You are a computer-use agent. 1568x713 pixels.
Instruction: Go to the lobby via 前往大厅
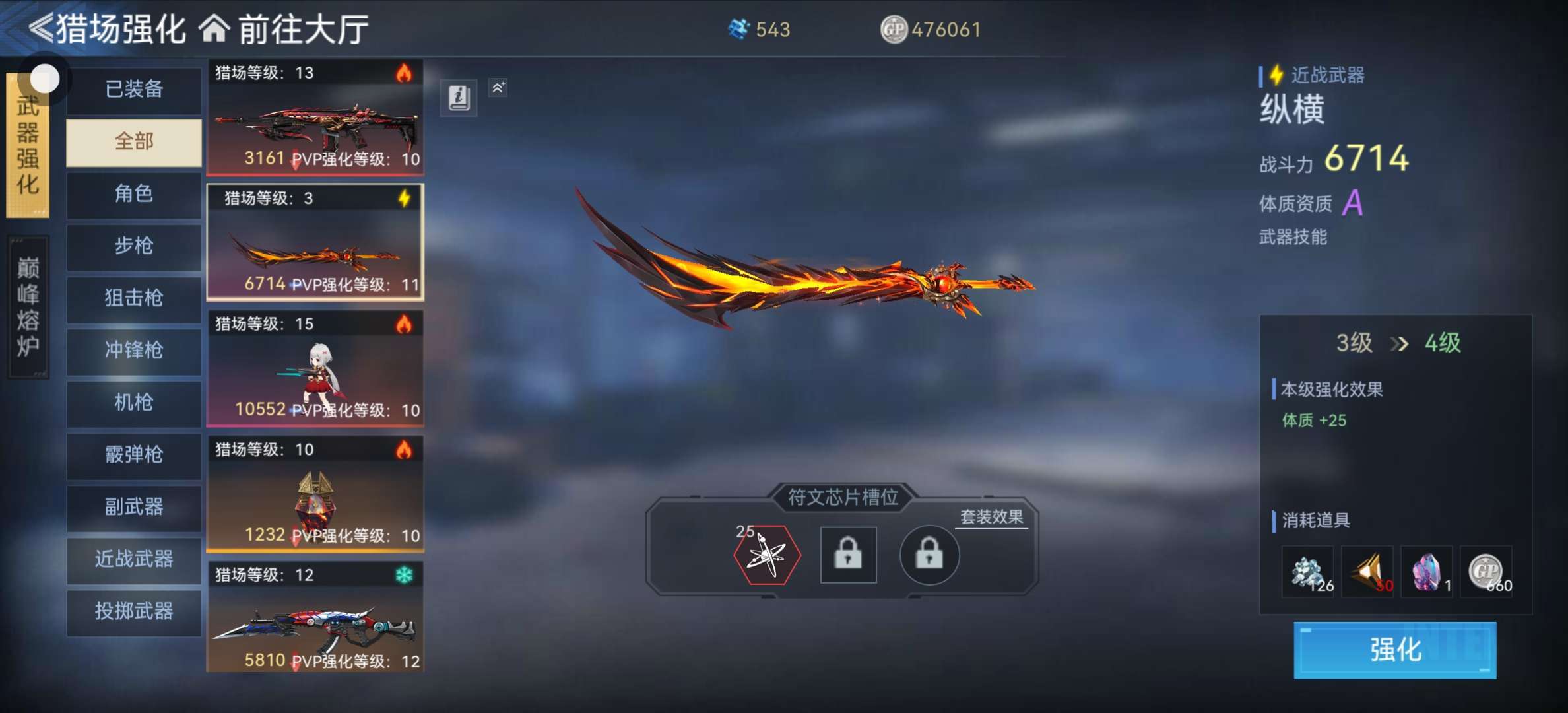click(x=285, y=29)
